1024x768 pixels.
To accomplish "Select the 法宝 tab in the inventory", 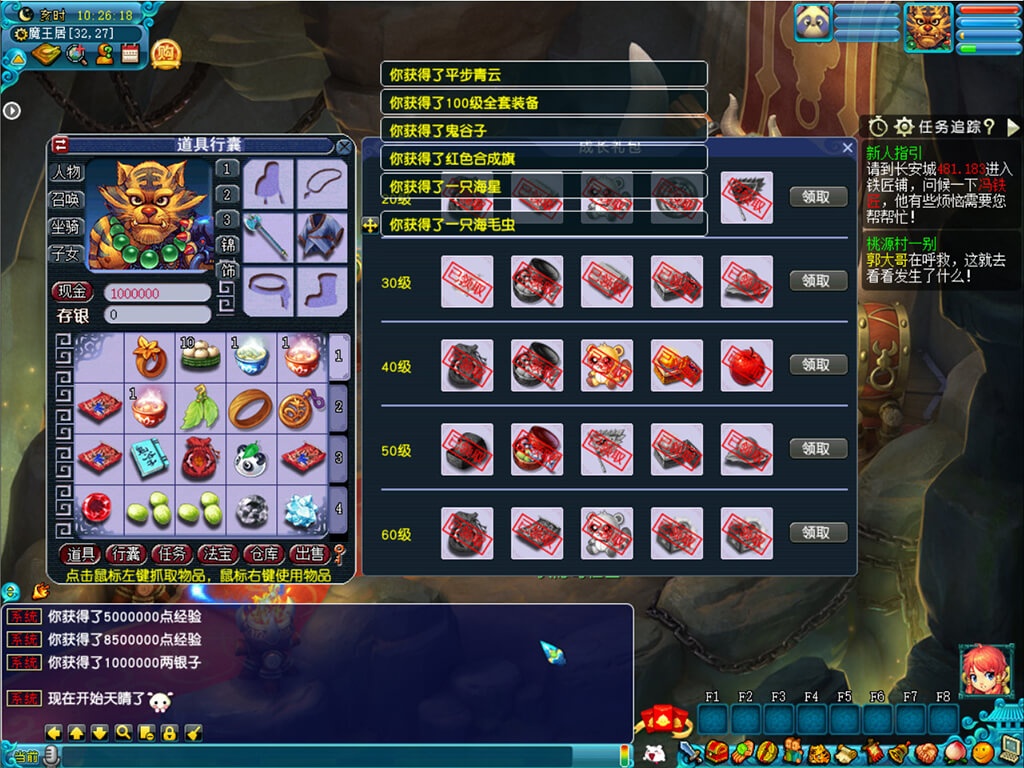I will tap(217, 554).
